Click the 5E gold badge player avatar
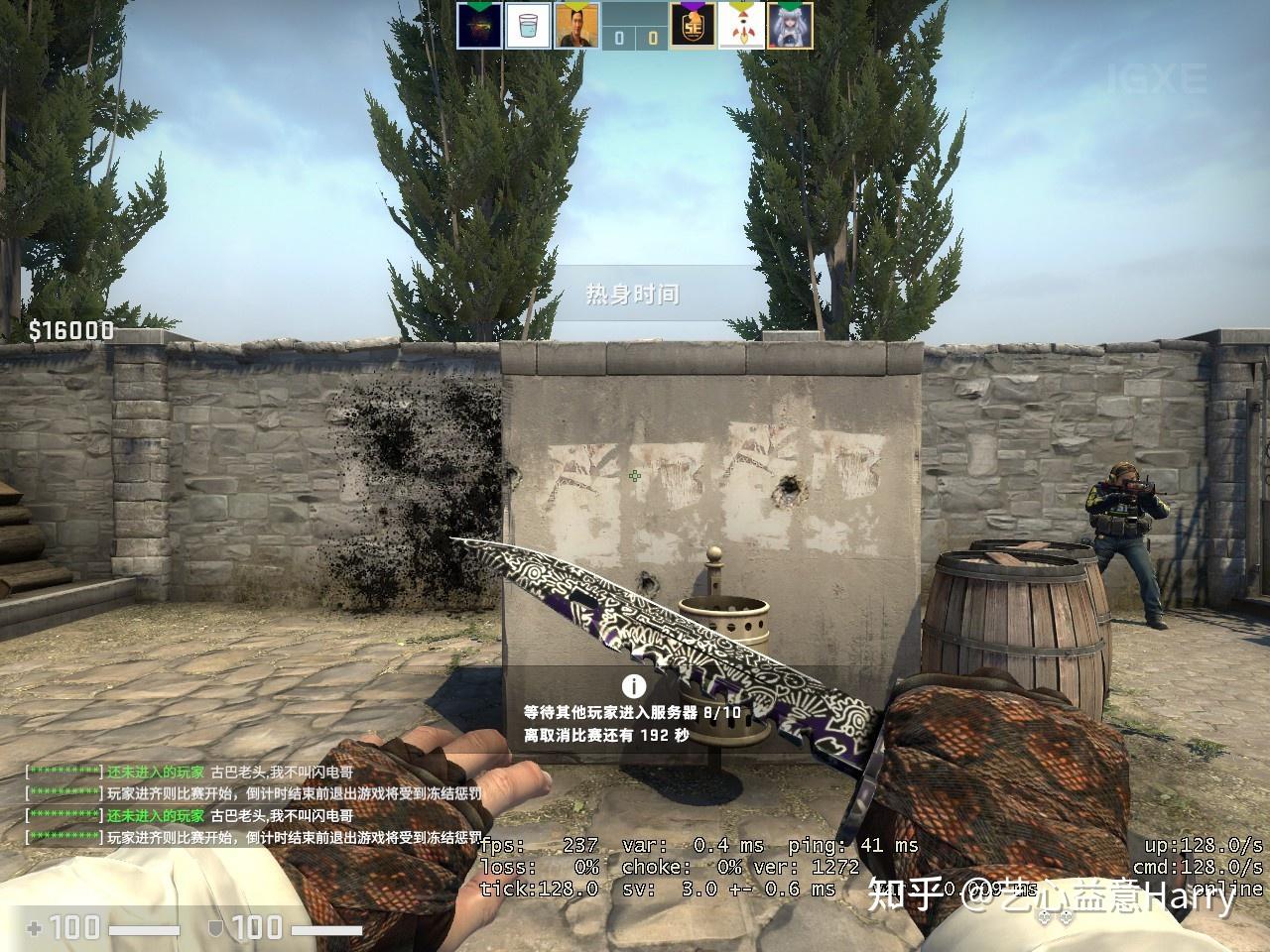1270x952 pixels. pos(692,24)
